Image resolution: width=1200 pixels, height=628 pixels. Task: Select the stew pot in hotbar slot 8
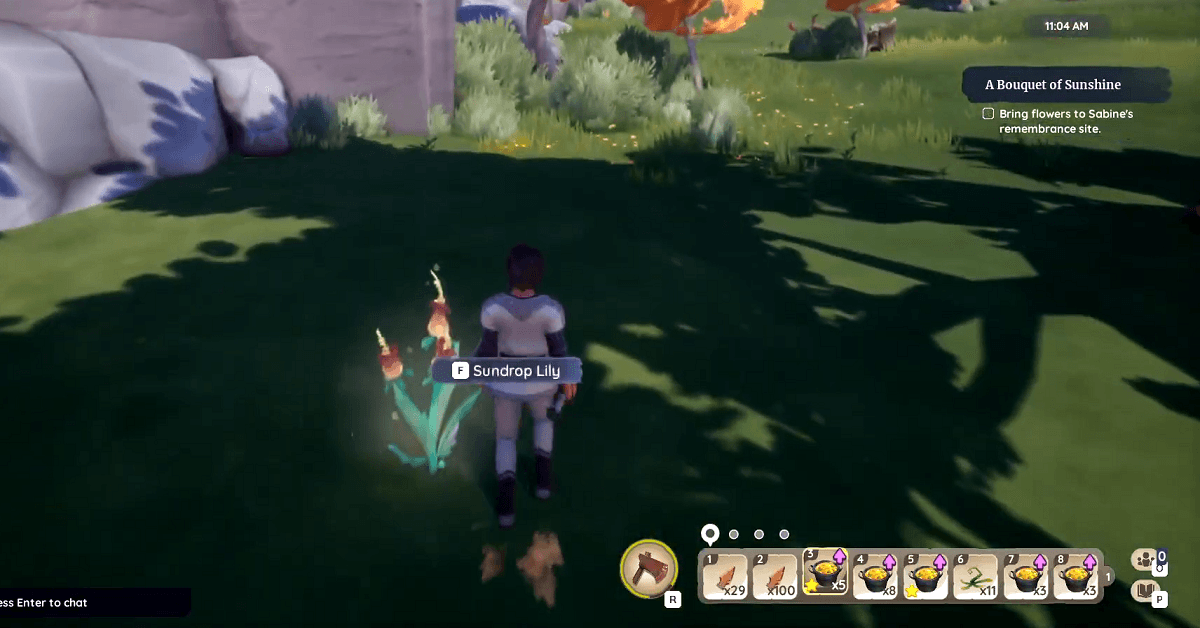[1077, 576]
